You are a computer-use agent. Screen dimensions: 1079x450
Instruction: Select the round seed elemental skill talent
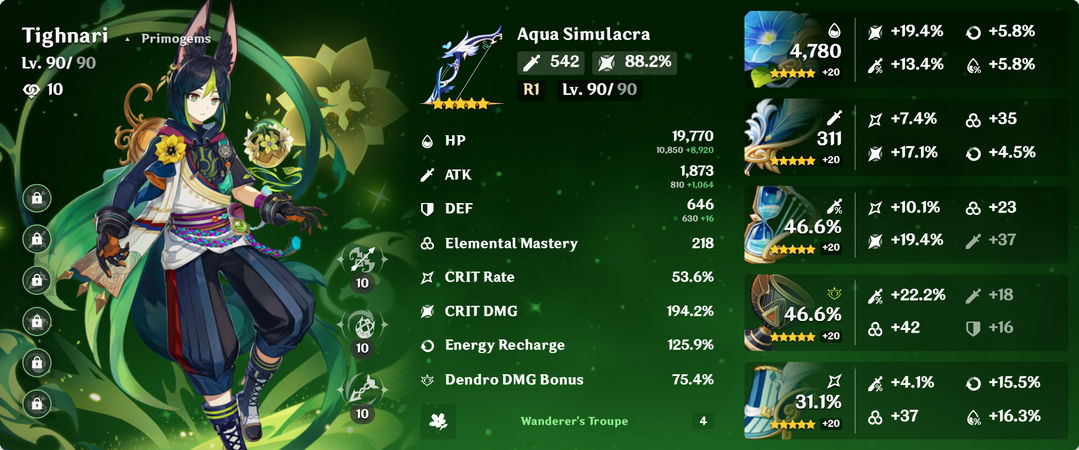tap(362, 325)
